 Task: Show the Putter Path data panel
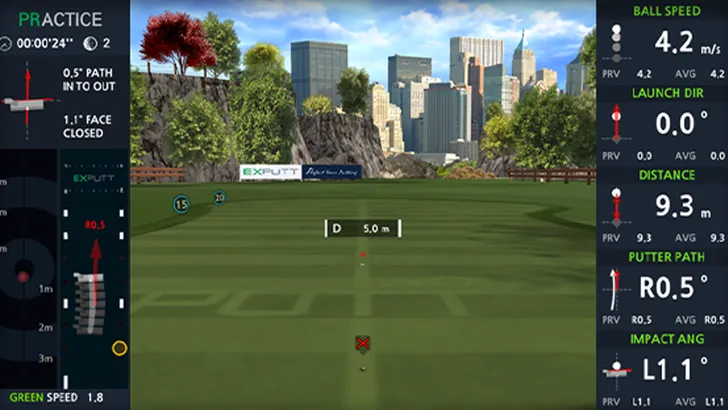pos(662,288)
